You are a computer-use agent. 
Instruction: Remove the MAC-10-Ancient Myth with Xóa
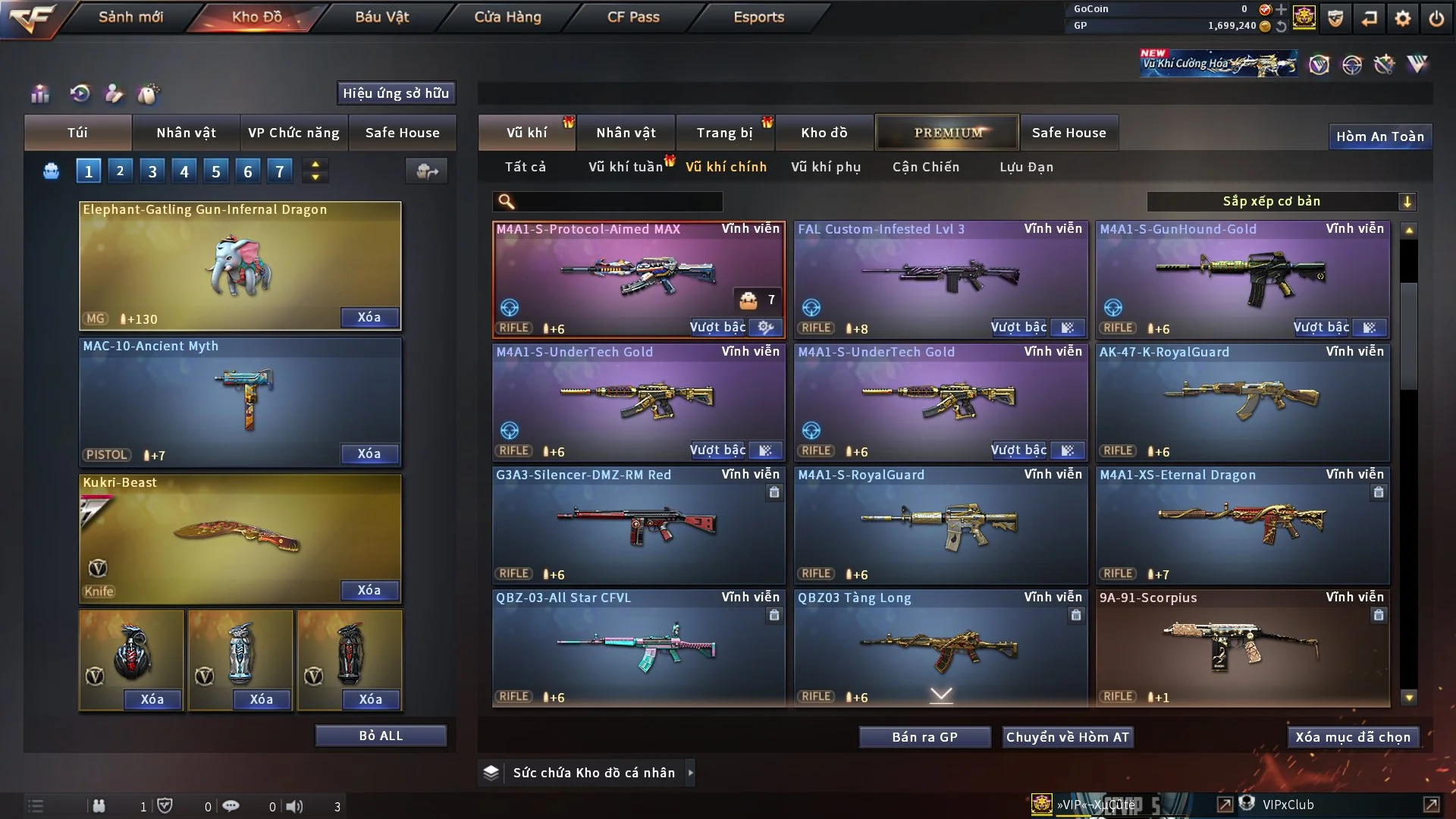click(369, 453)
